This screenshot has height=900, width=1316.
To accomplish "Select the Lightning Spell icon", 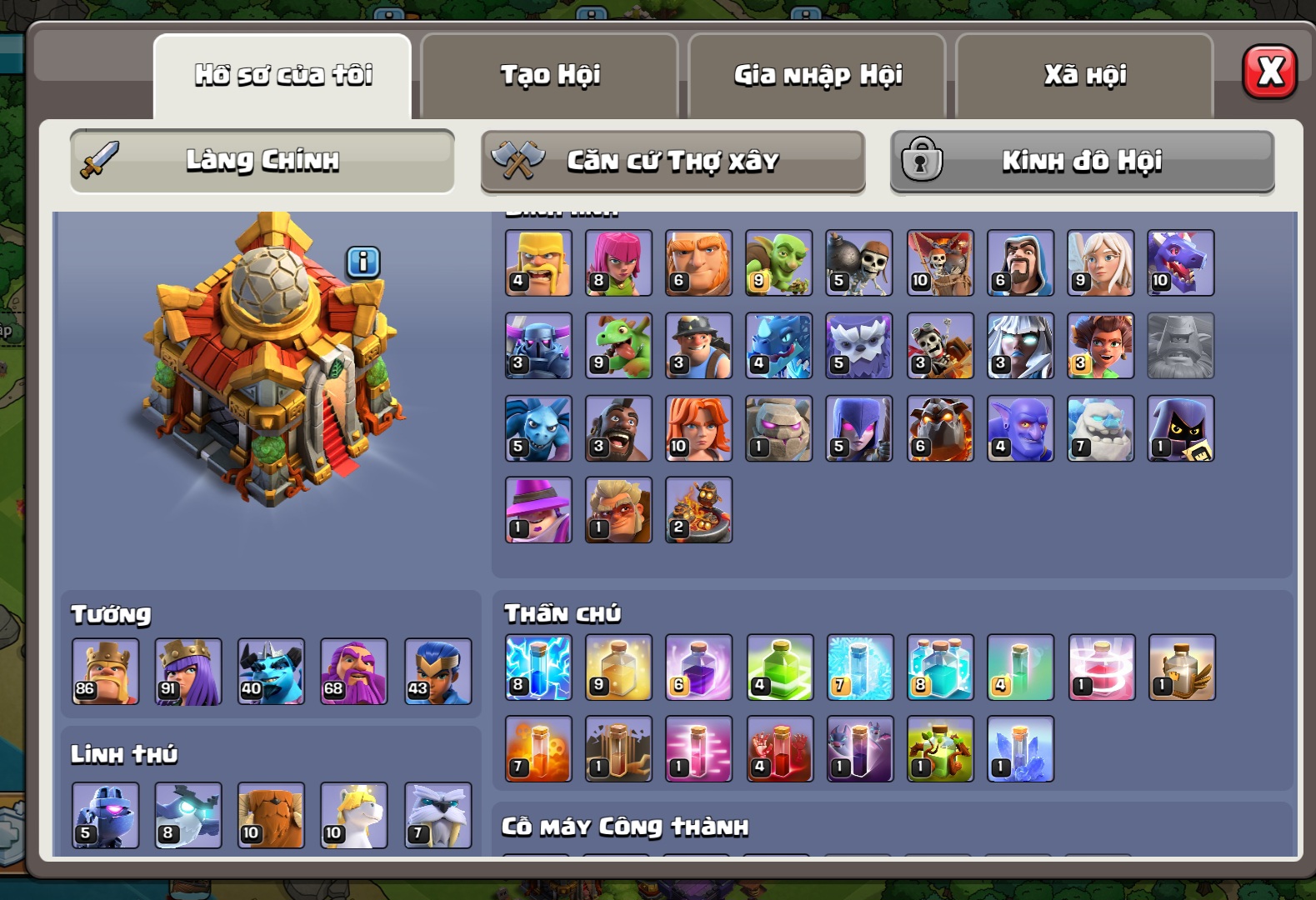I will pos(538,667).
